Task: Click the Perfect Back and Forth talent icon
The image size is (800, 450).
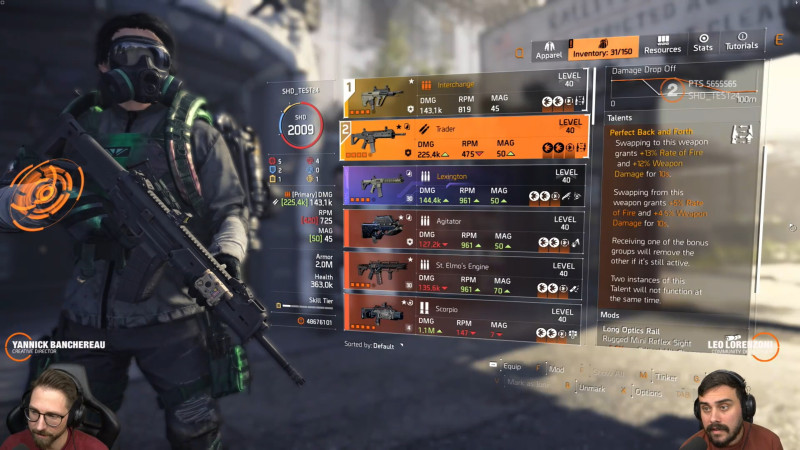Action: (x=741, y=134)
